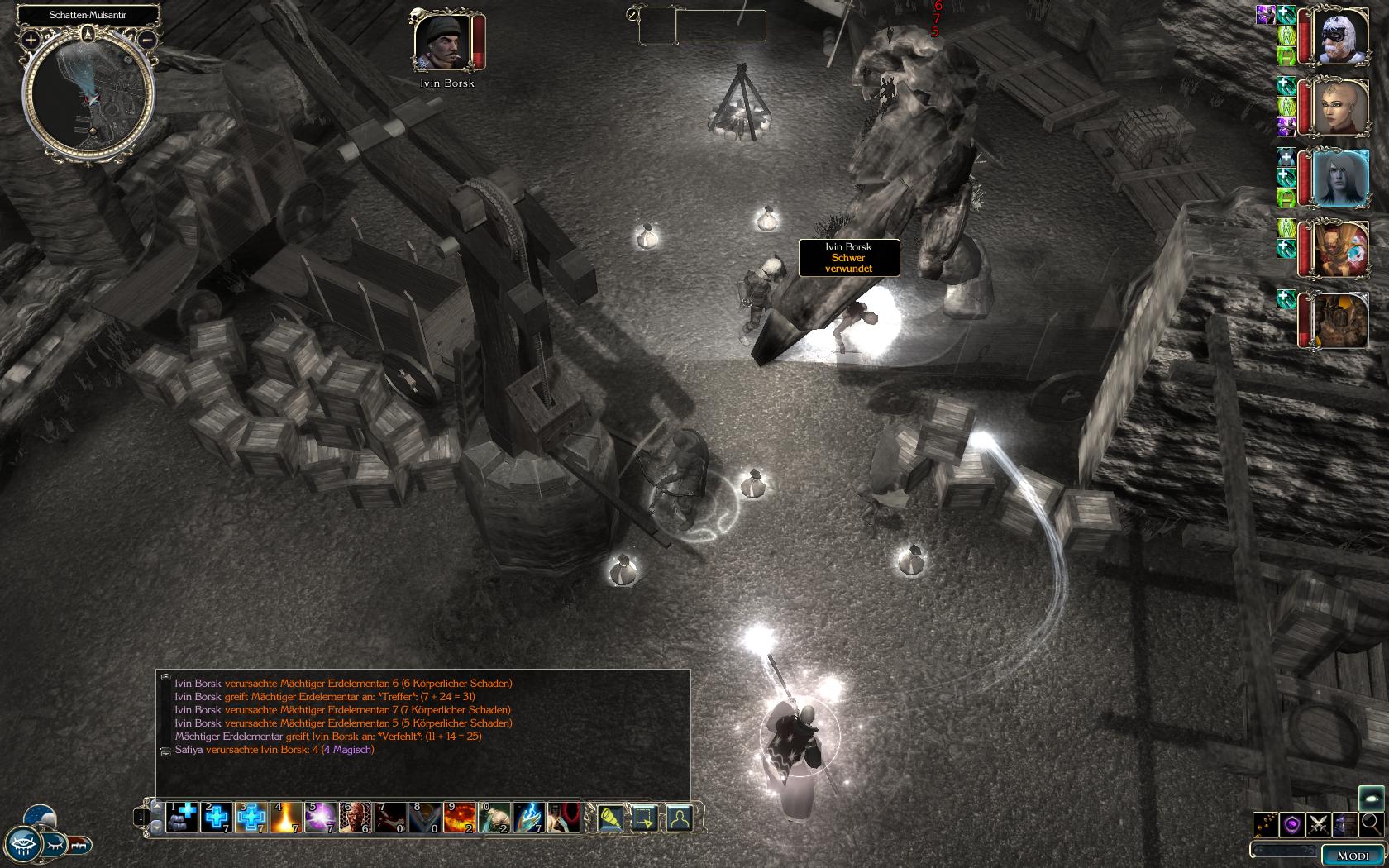Select the winged colorful creature companion portrait

1339,250
